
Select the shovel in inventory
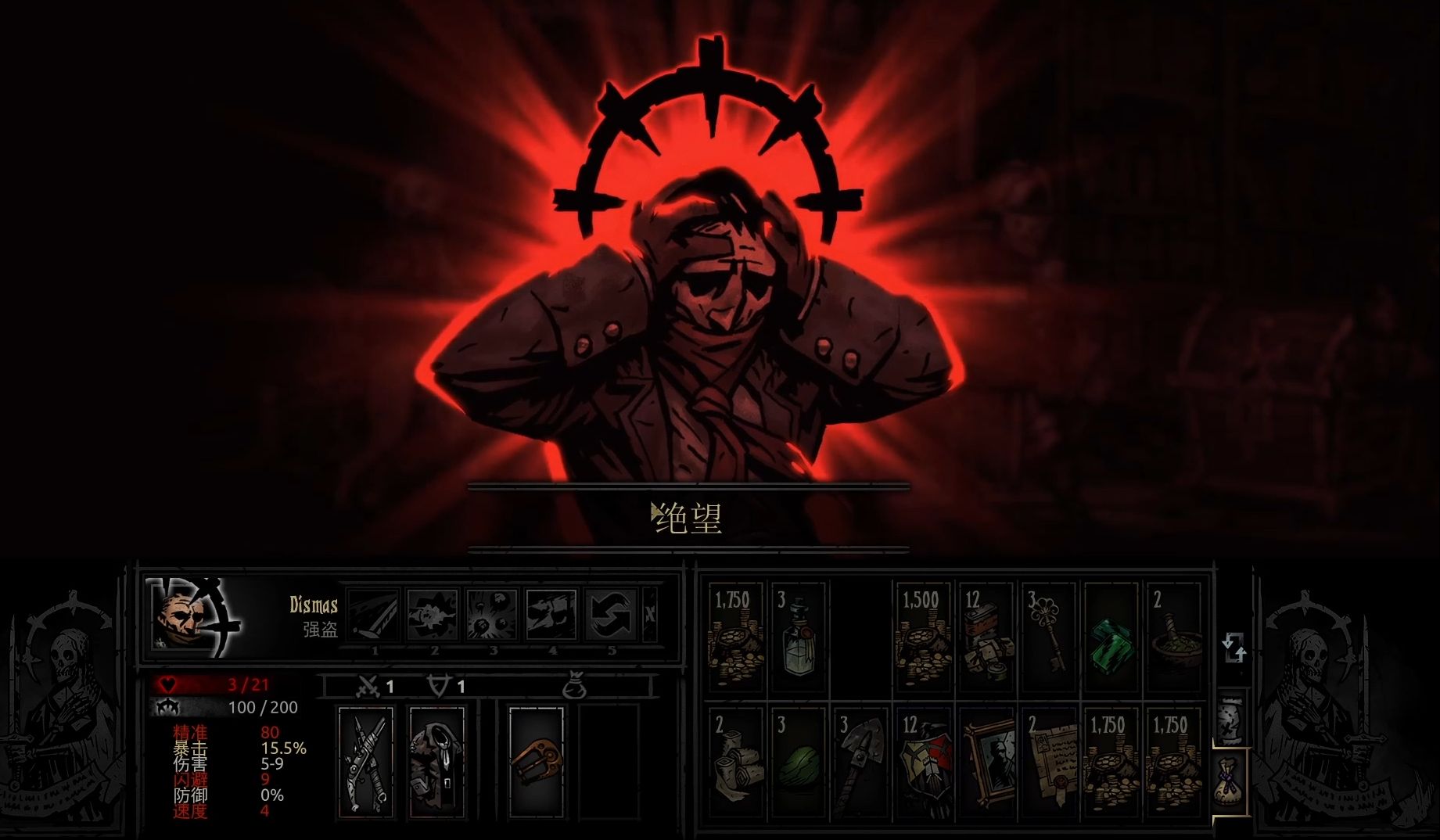pyautogui.click(x=860, y=763)
